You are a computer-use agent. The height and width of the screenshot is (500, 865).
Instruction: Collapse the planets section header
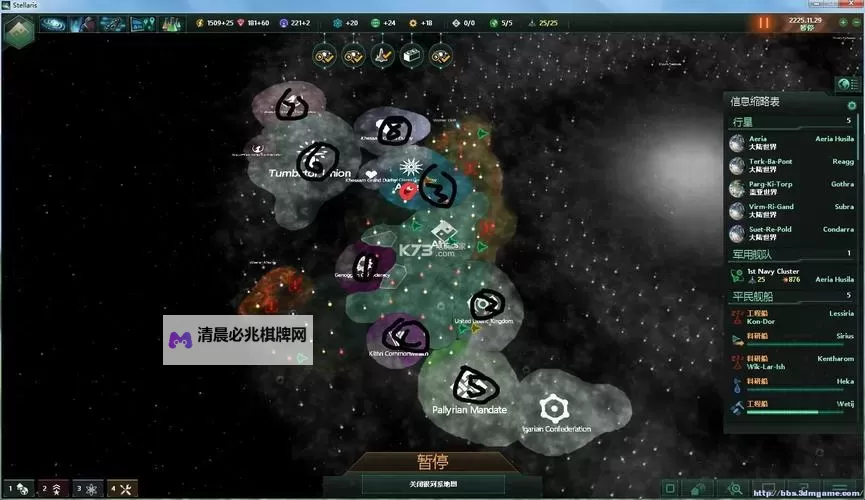point(790,121)
